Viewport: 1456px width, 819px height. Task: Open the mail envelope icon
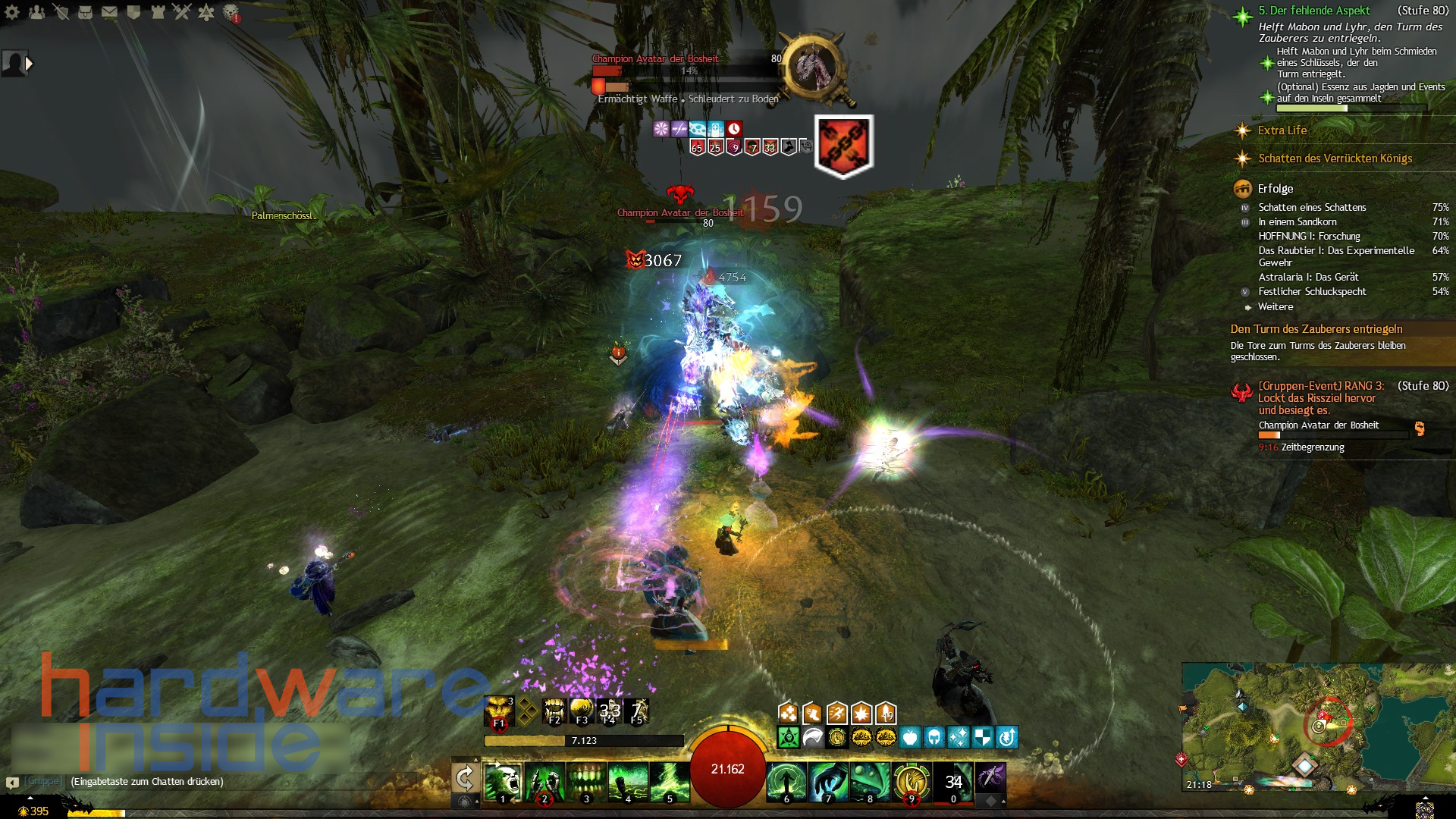[x=108, y=13]
